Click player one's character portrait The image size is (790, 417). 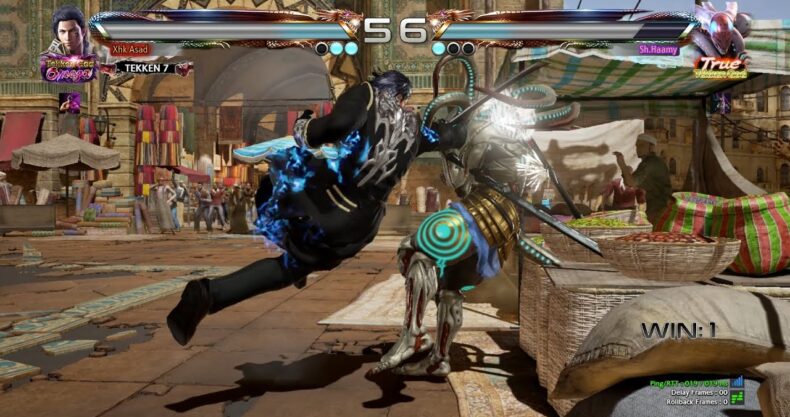[70, 28]
